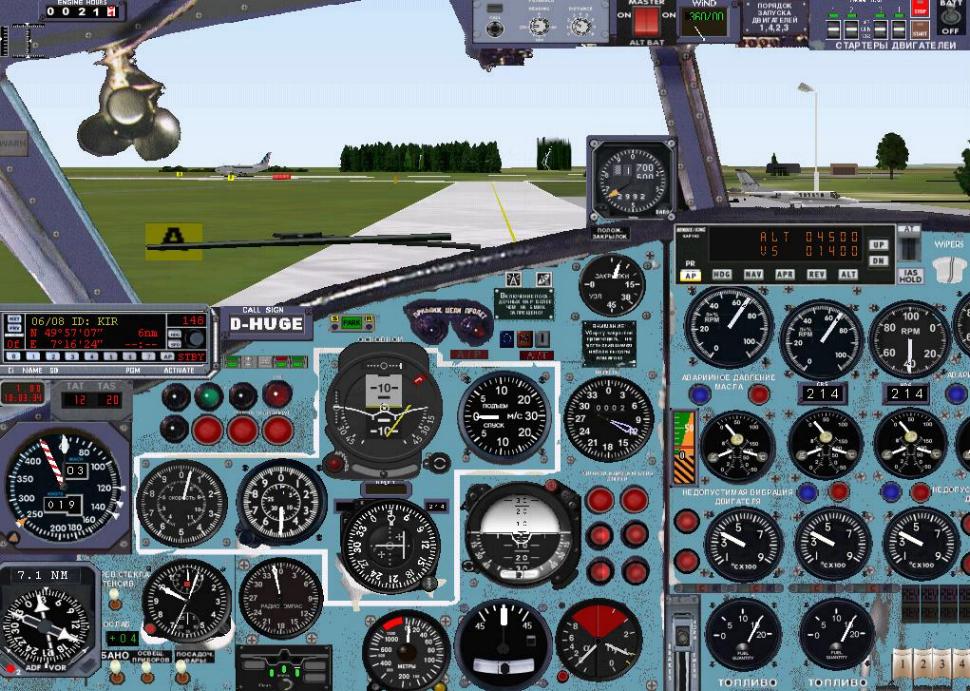Screen dimensions: 970x691
Task: Increase altitude with the UP button
Action: click(878, 244)
